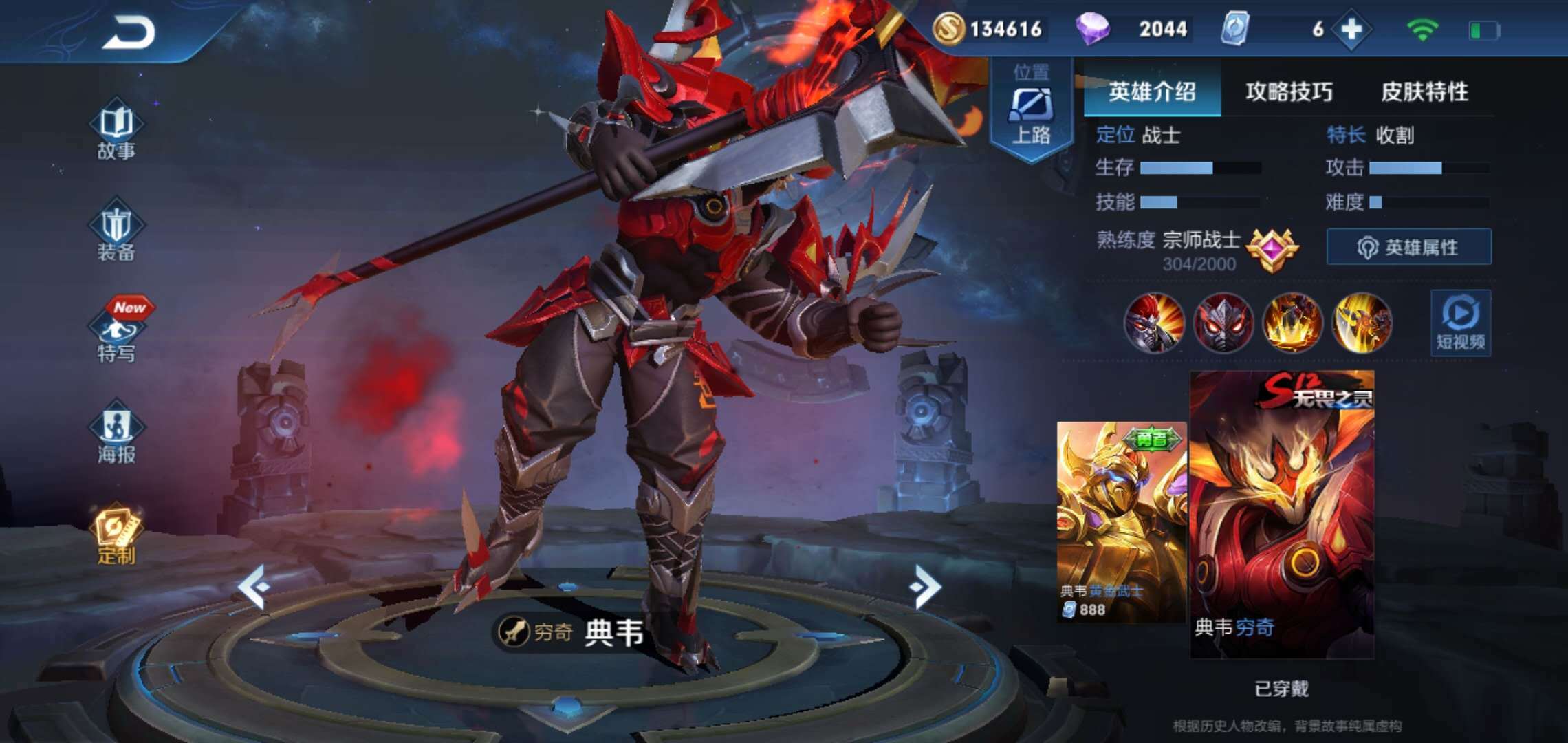Switch to previous hero with left arrow
This screenshot has width=1568, height=743.
point(253,586)
